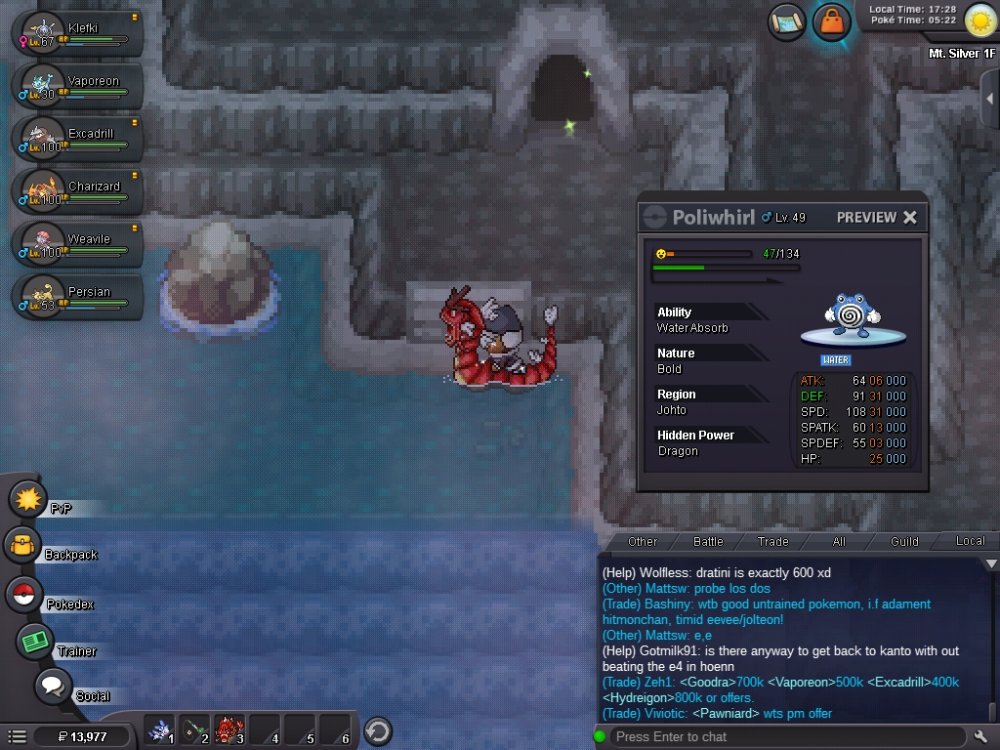Open the world map scroll icon
This screenshot has width=1000, height=750.
click(x=787, y=22)
